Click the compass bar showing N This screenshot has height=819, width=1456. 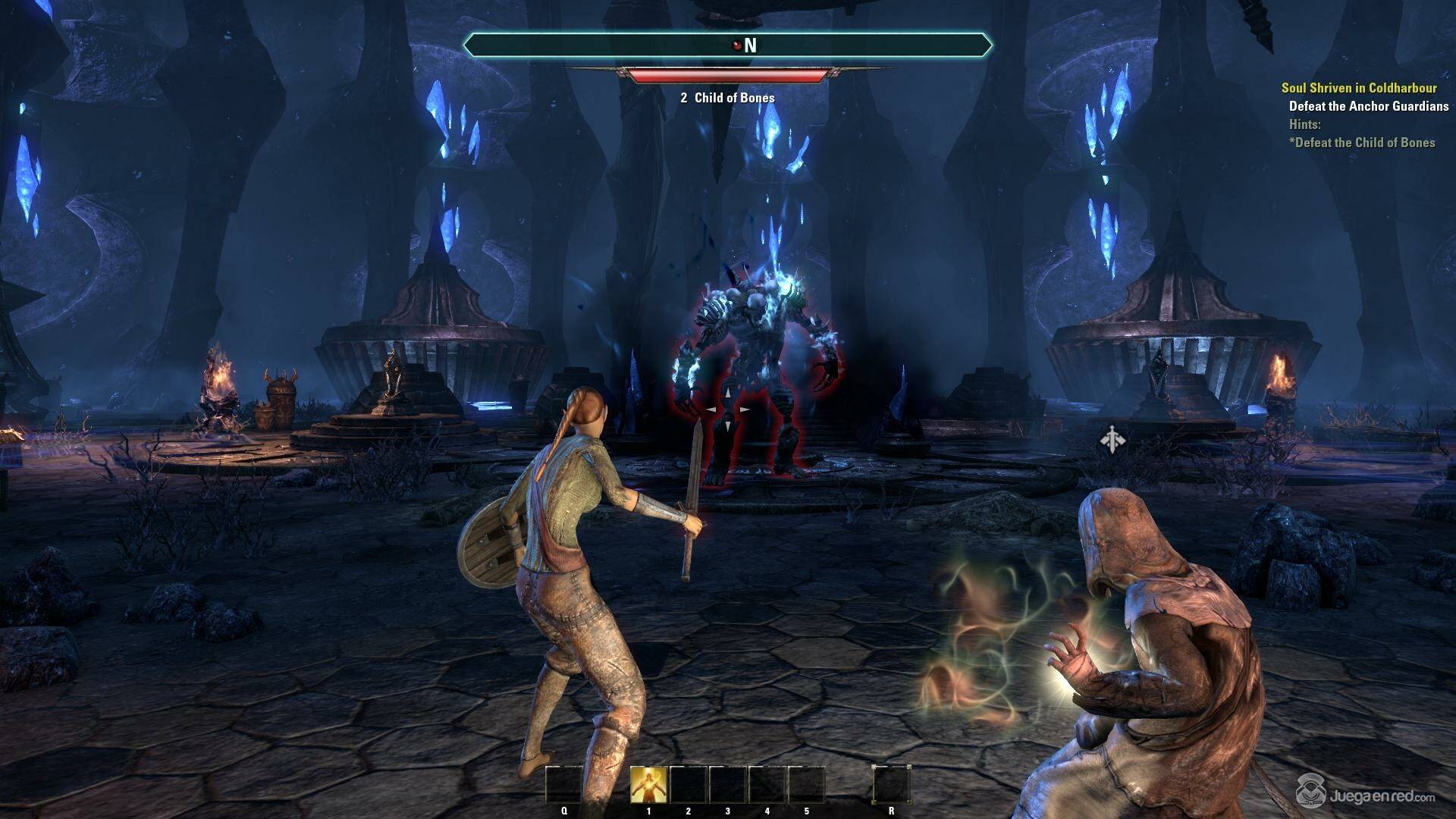click(727, 45)
